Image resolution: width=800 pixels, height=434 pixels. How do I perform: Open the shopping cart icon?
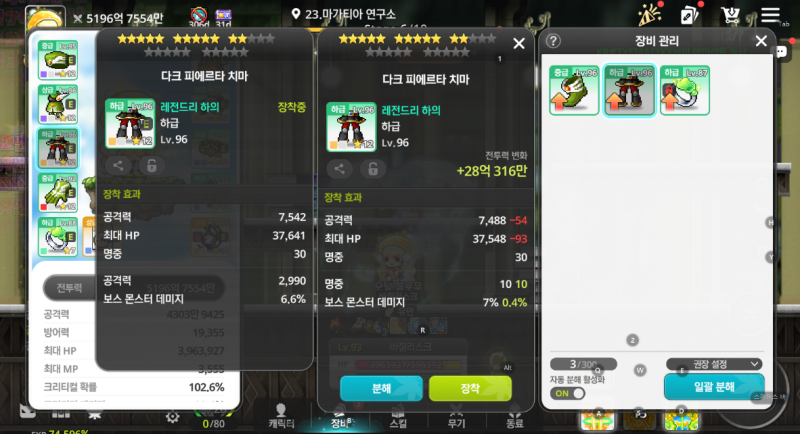coord(730,16)
